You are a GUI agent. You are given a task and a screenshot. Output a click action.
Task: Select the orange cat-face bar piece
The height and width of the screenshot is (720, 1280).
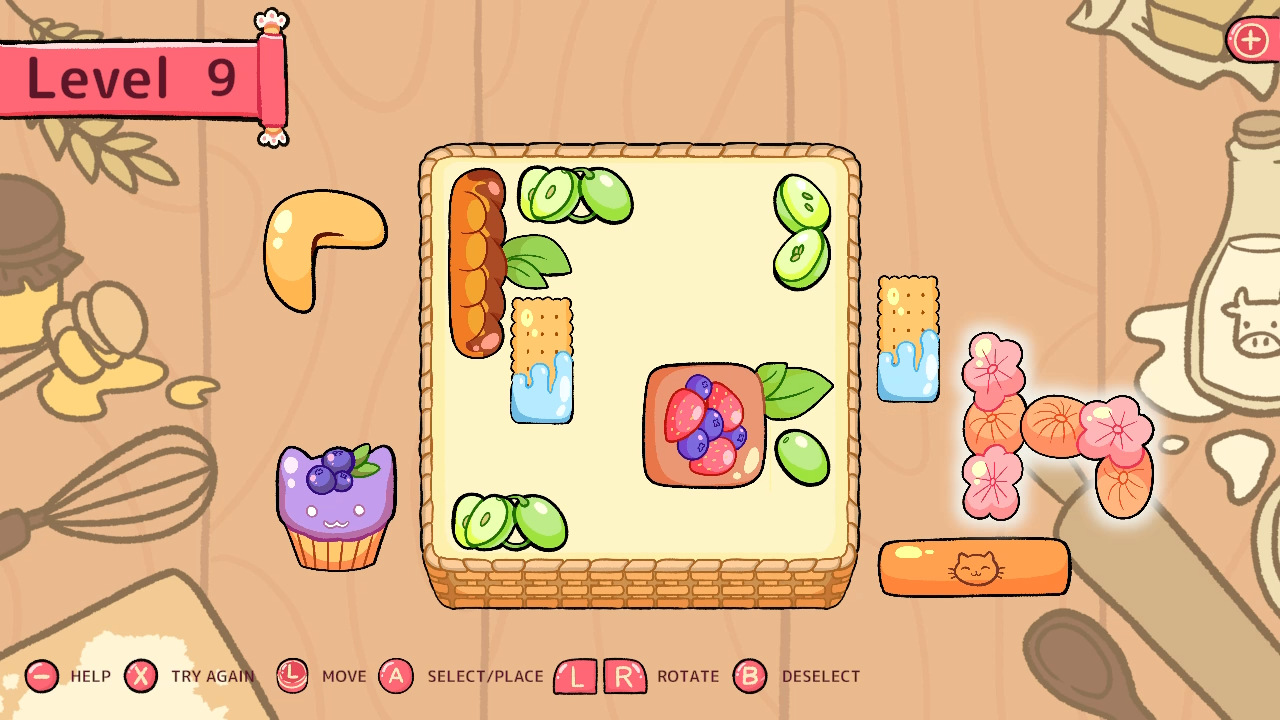[975, 566]
